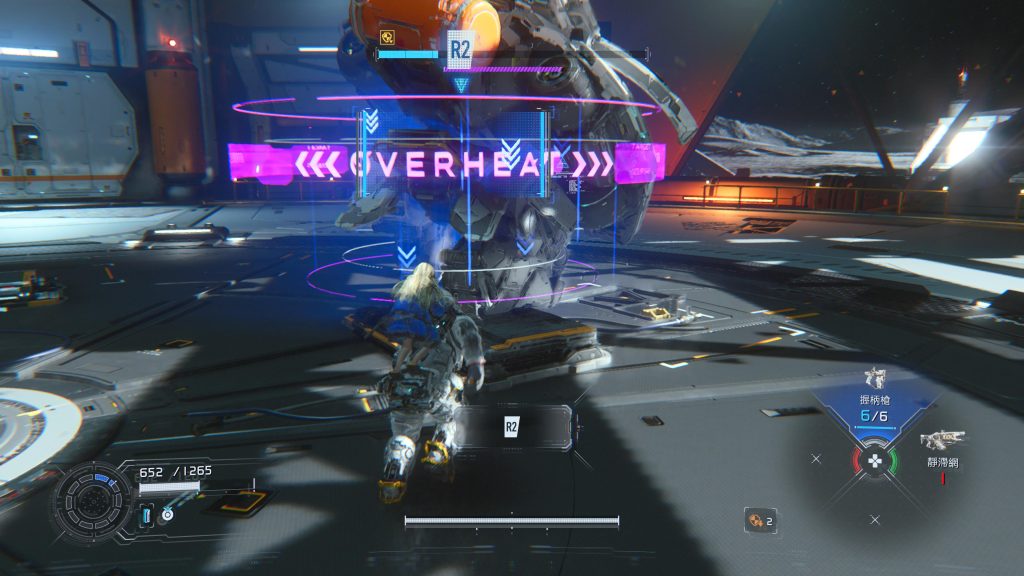Click the blue battery cell icon

[146, 515]
